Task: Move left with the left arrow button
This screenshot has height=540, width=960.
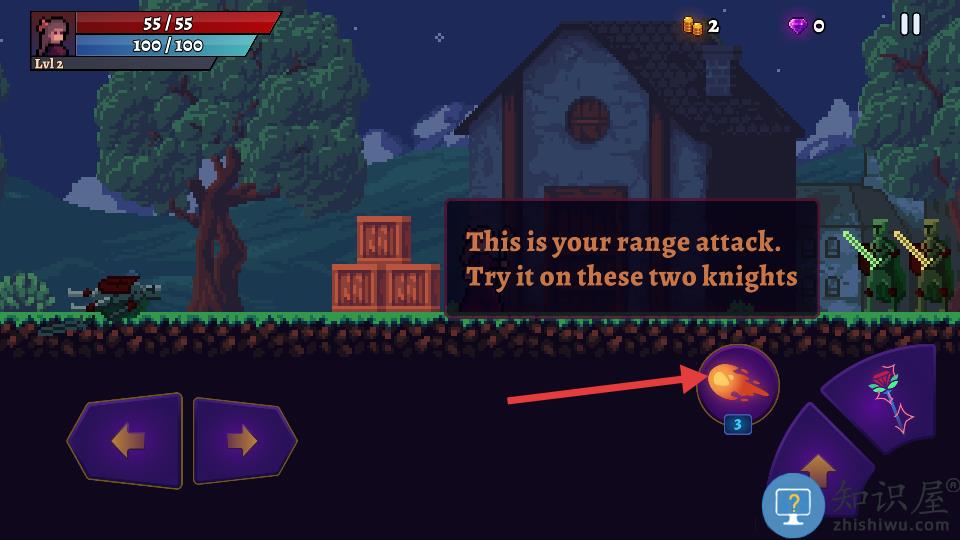Action: pos(126,441)
